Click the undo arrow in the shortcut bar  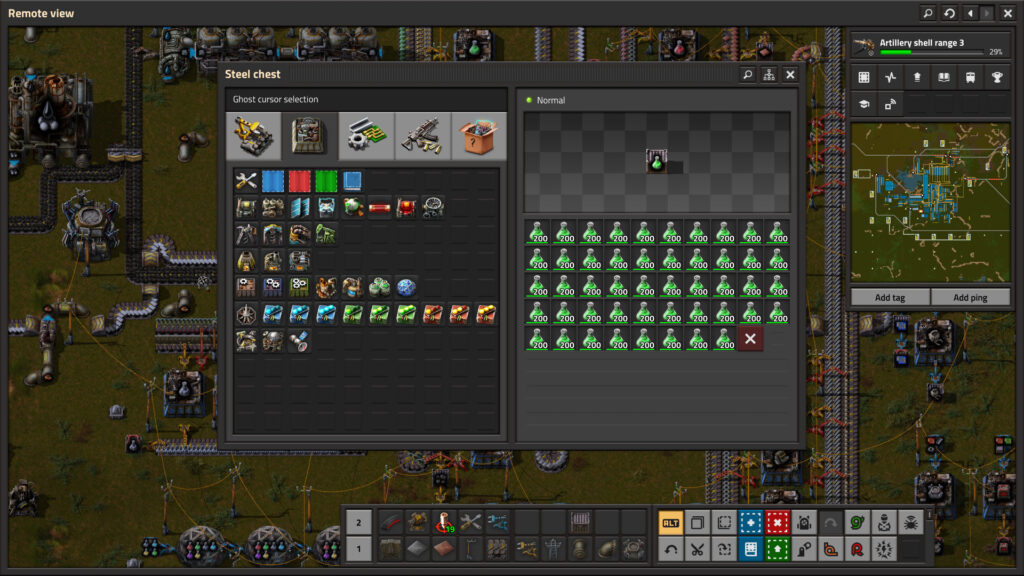pos(670,548)
